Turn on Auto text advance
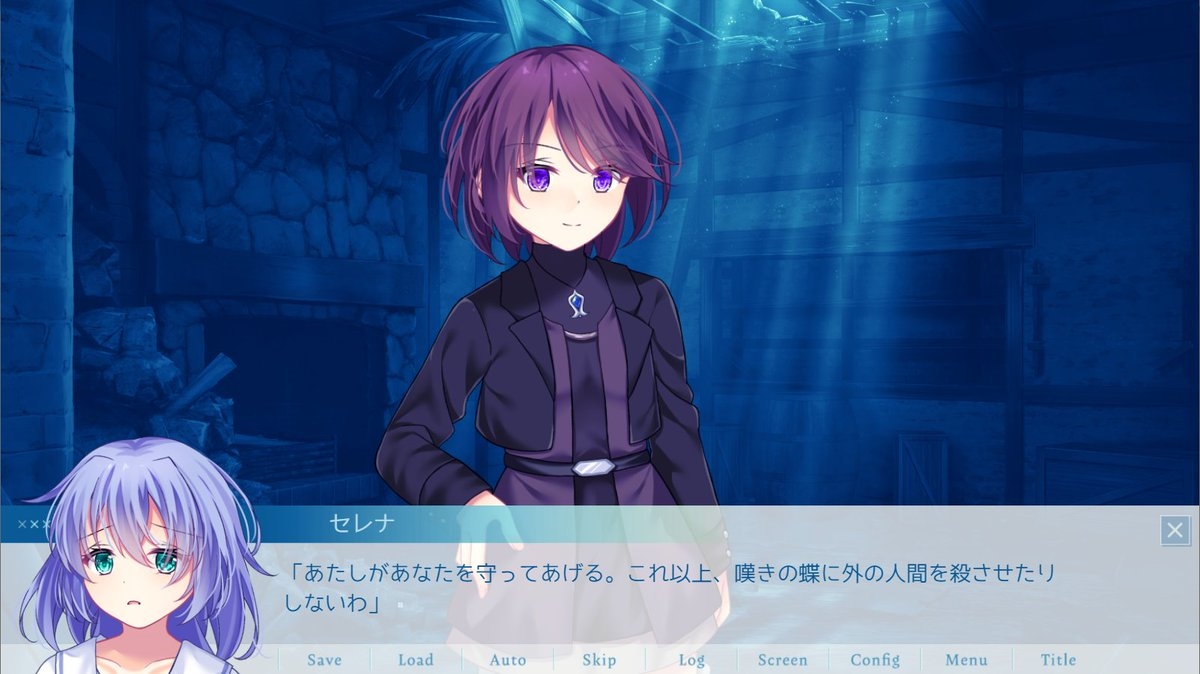1200x674 pixels. (x=508, y=660)
